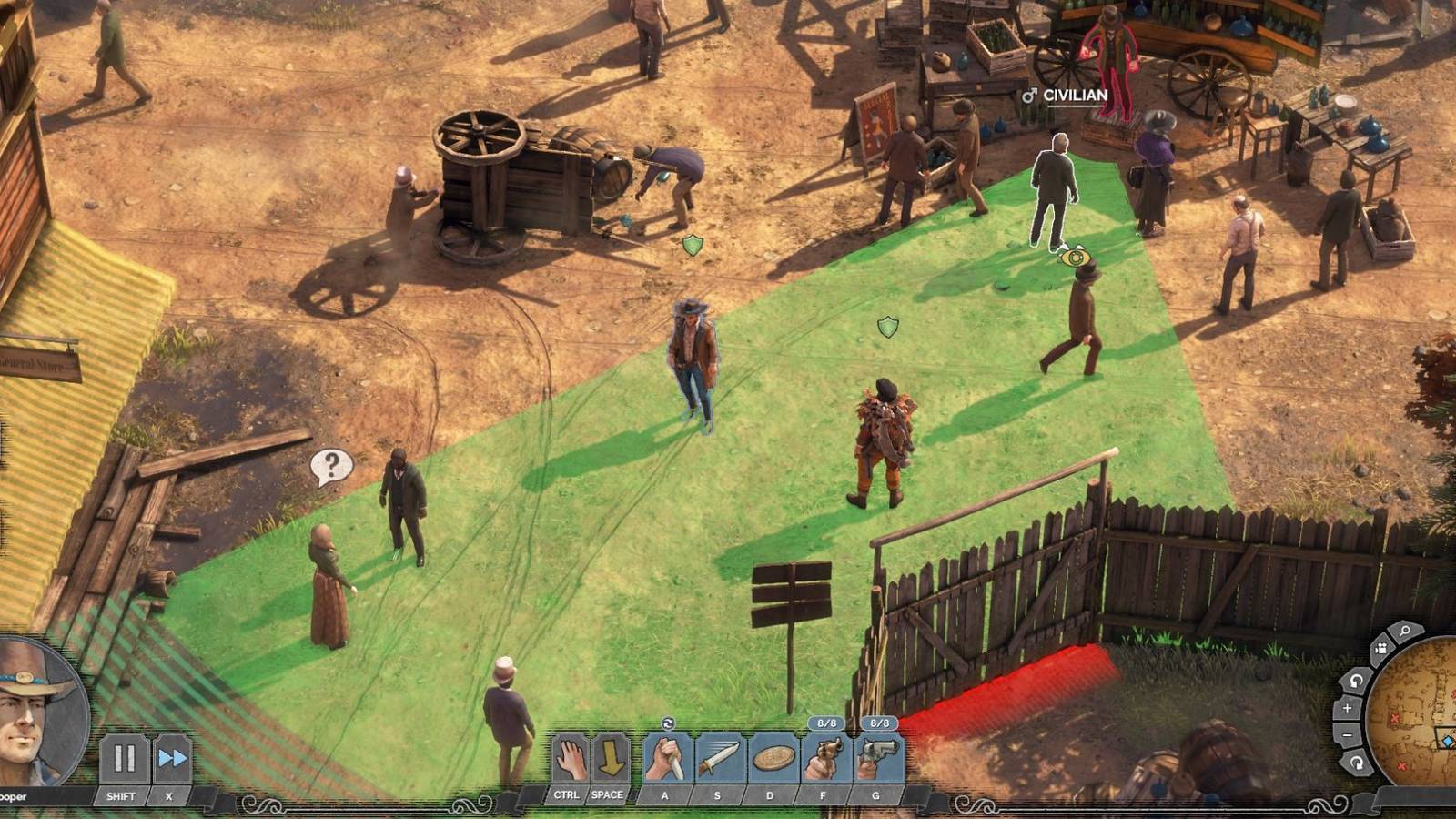Pause the game with the pause button
The height and width of the screenshot is (819, 1456).
coord(124,758)
